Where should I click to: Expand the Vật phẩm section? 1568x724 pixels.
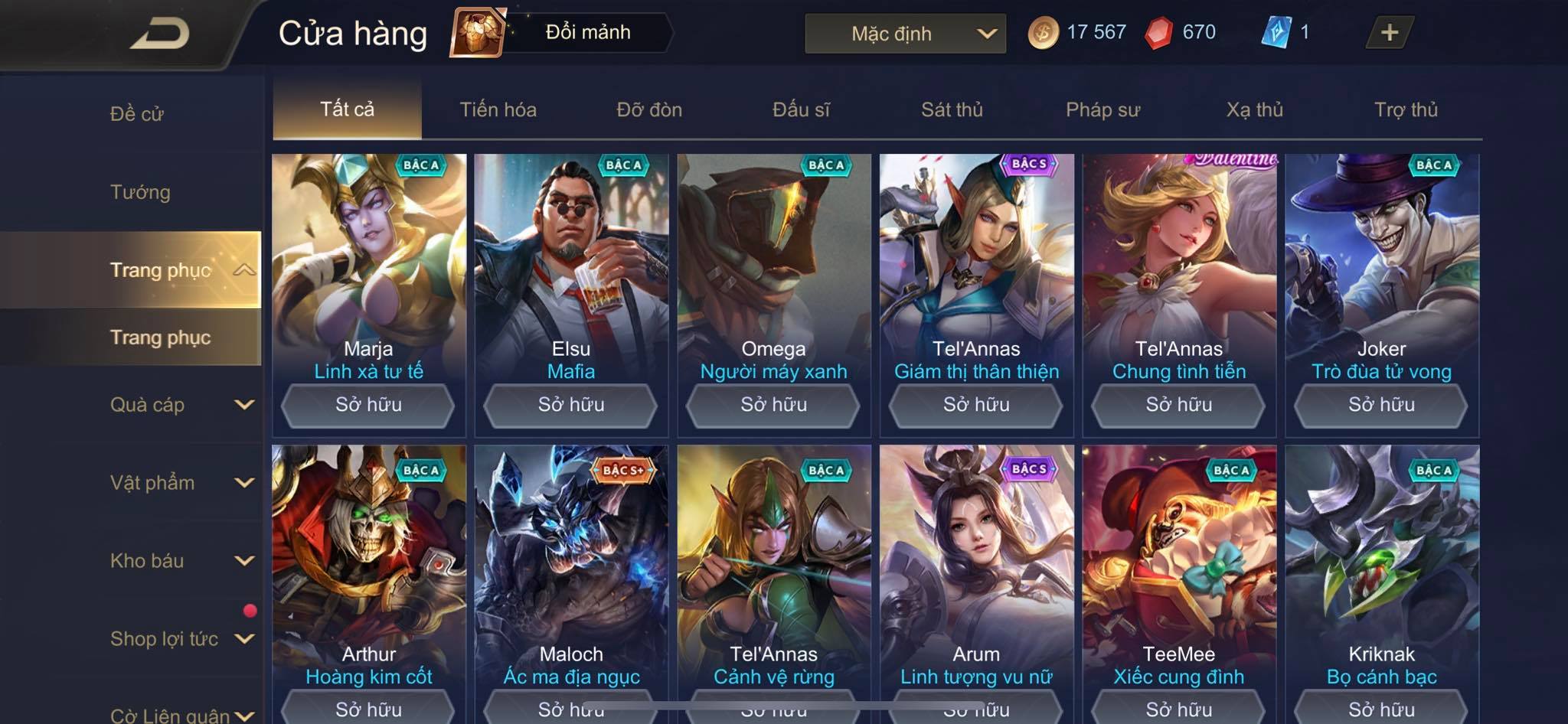[181, 483]
